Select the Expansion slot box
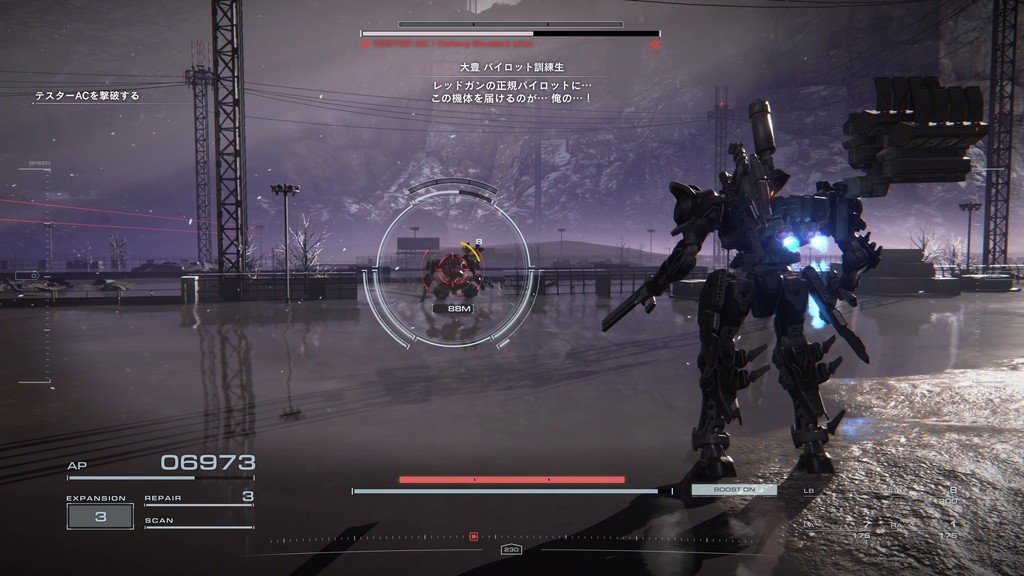Viewport: 1024px width, 576px height. tap(100, 516)
